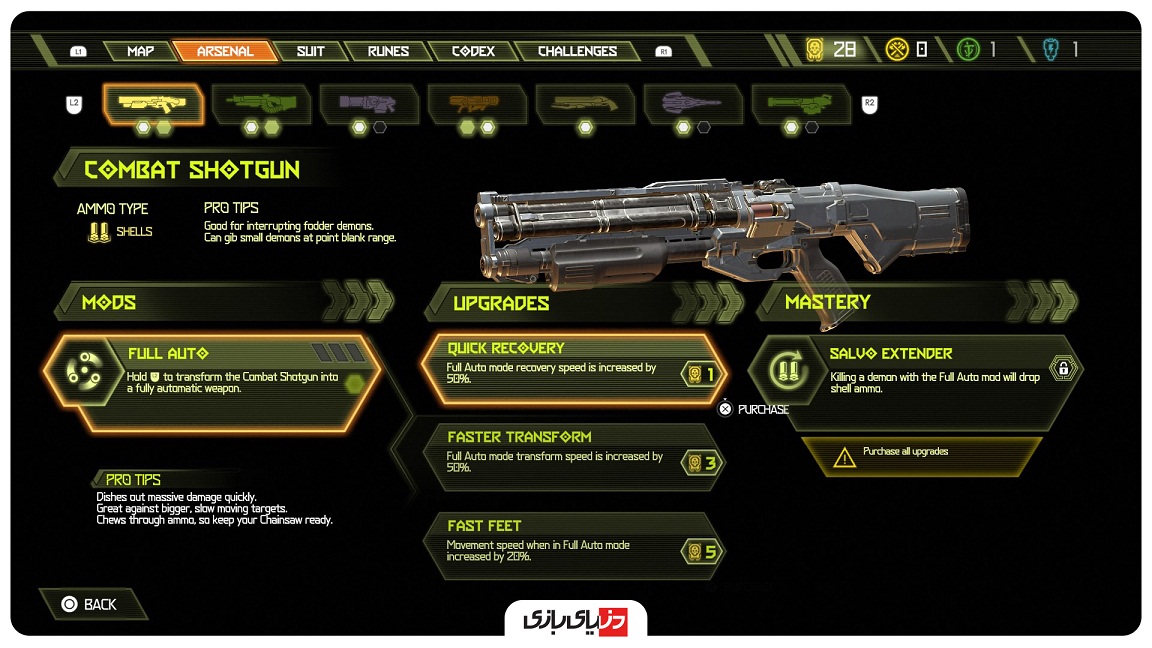
Task: Select the Arsenal tab
Action: tap(224, 51)
